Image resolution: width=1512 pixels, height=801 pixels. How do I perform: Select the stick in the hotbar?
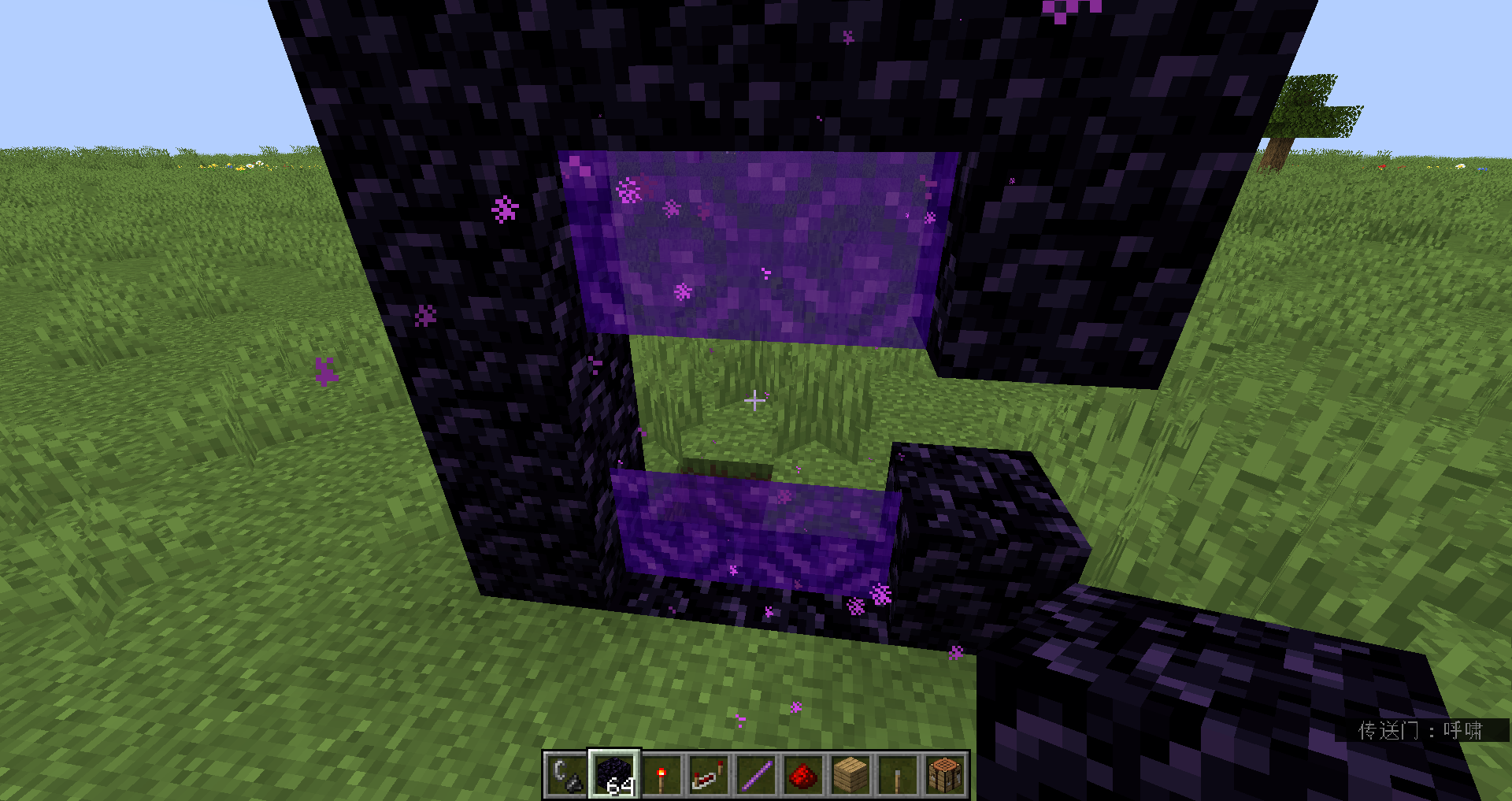(899, 776)
